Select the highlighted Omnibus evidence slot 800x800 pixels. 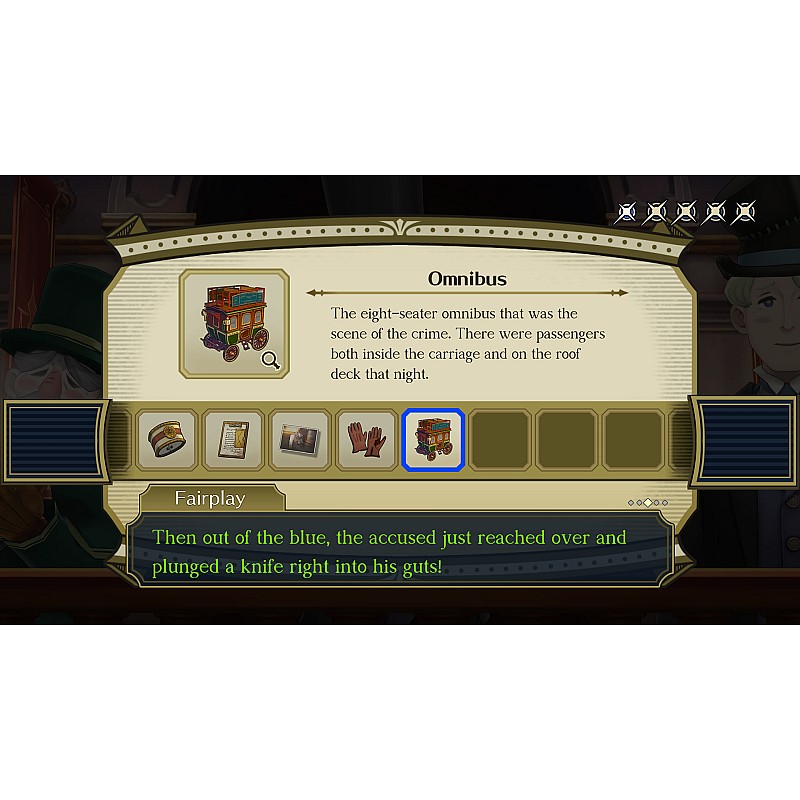432,440
